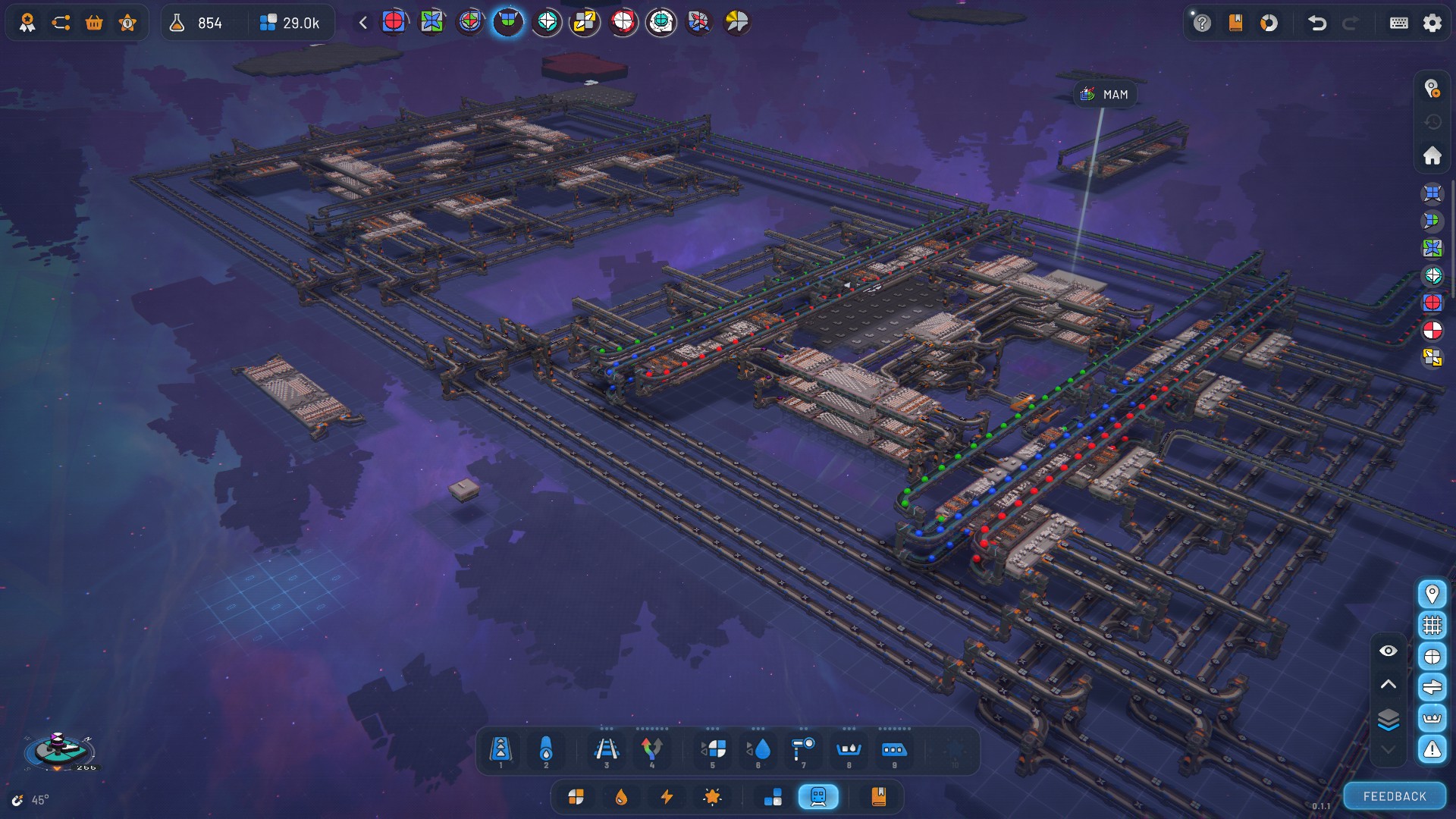Switch to the fluids drop category
1456x819 pixels.
tap(621, 796)
